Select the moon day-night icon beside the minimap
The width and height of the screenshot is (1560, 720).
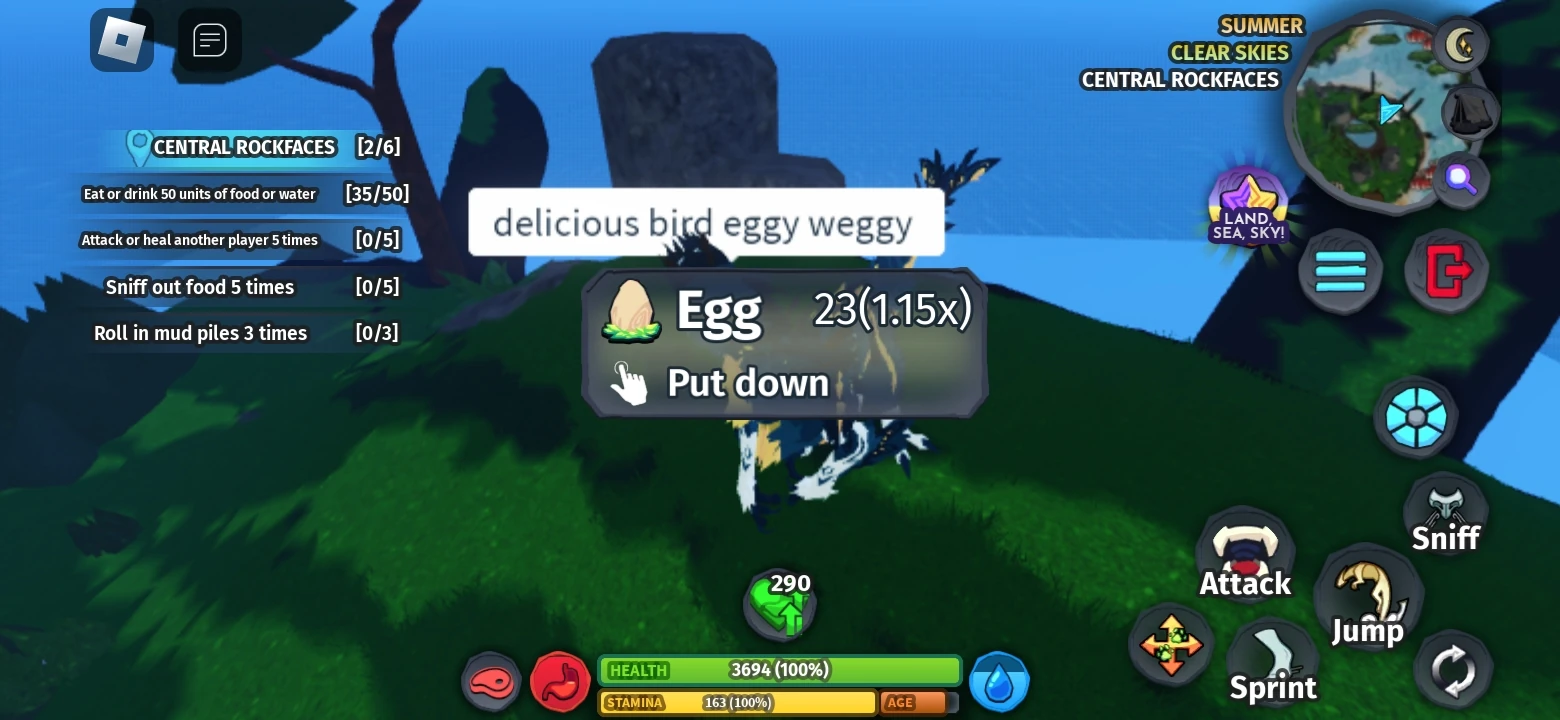(1462, 45)
